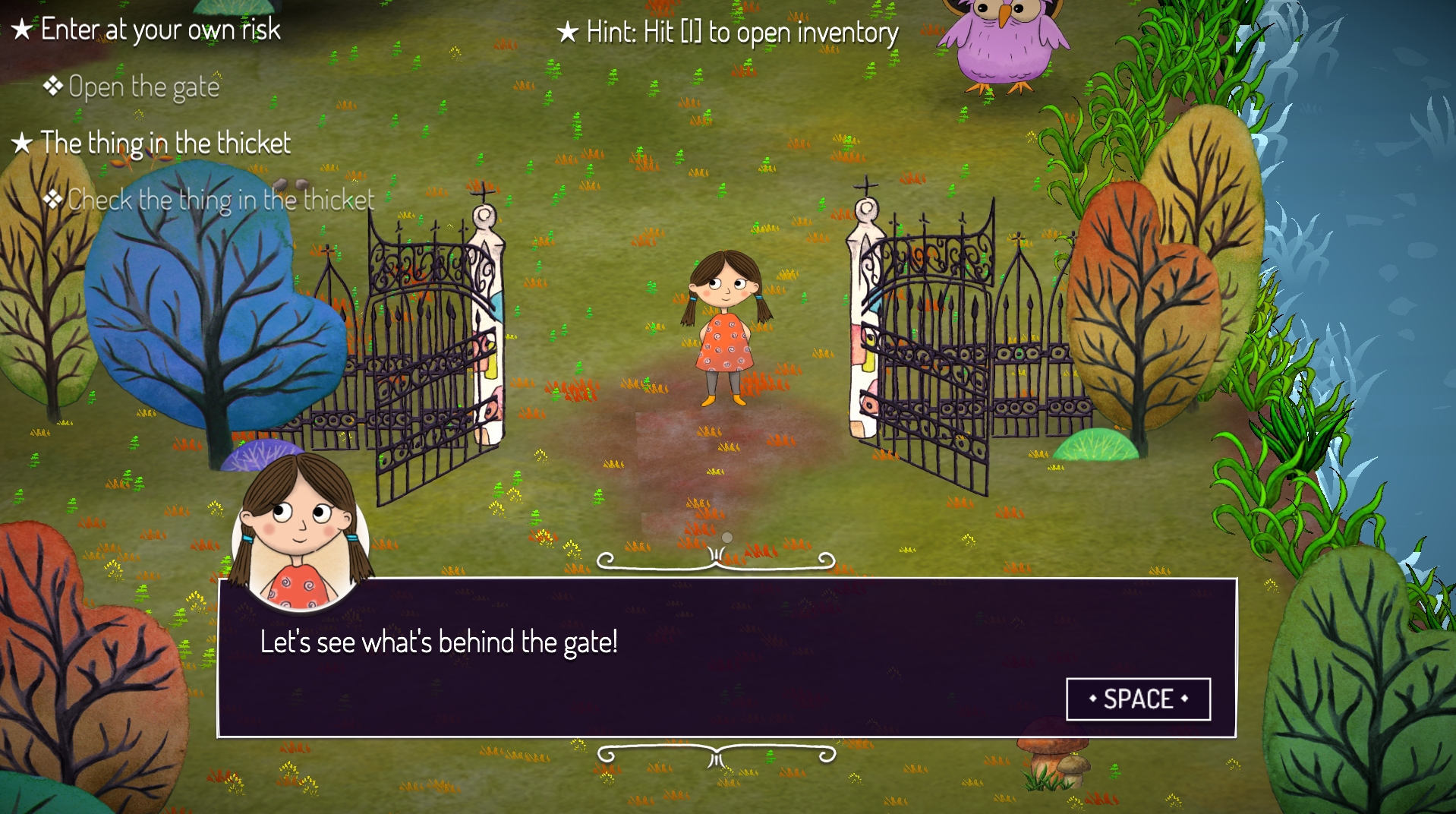1456x814 pixels.
Task: Click the diamond marker beside Check the thing
Action: coord(53,199)
